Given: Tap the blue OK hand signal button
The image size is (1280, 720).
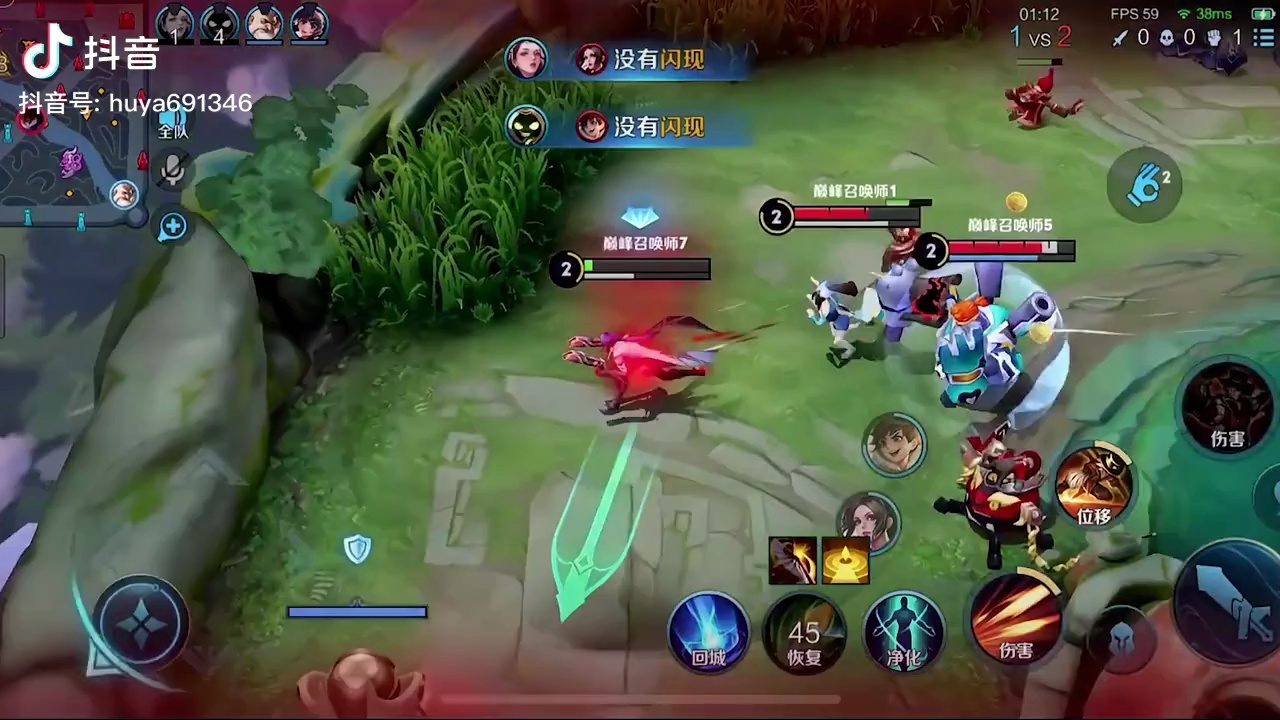Looking at the screenshot, I should click(x=1145, y=184).
